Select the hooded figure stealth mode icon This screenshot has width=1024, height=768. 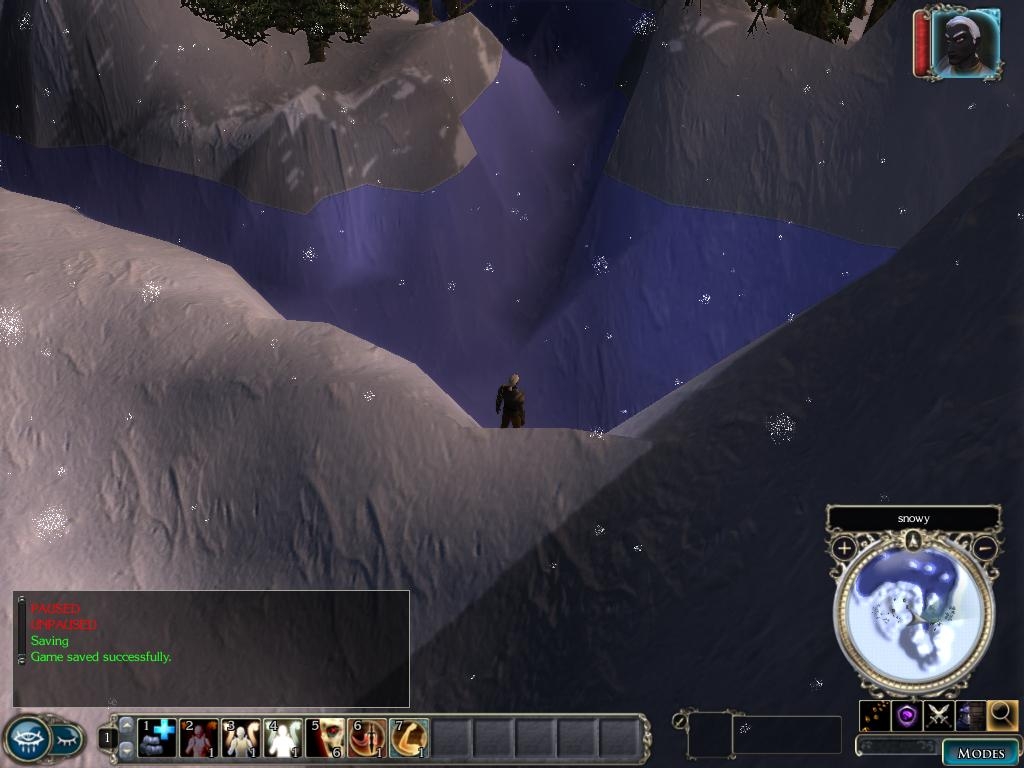click(x=970, y=715)
